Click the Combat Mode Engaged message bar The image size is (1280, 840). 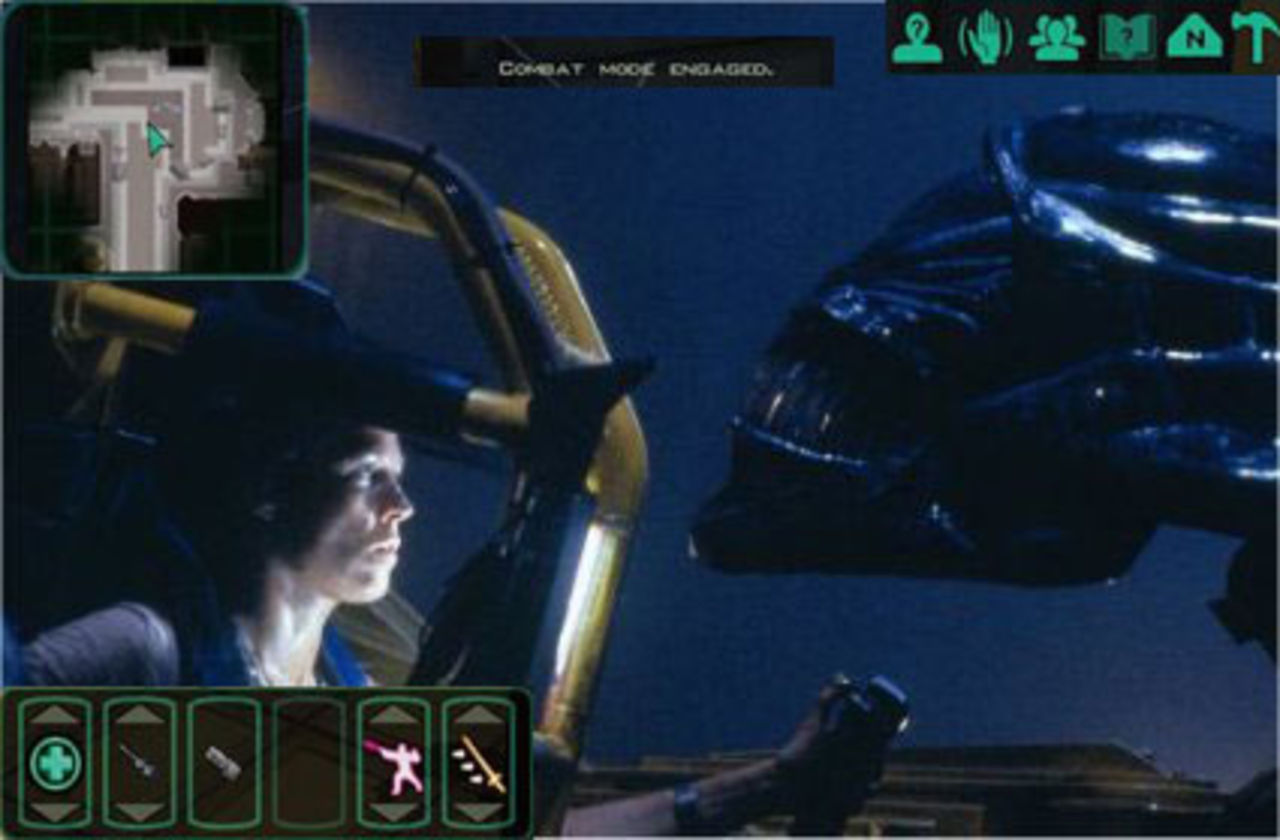point(625,62)
